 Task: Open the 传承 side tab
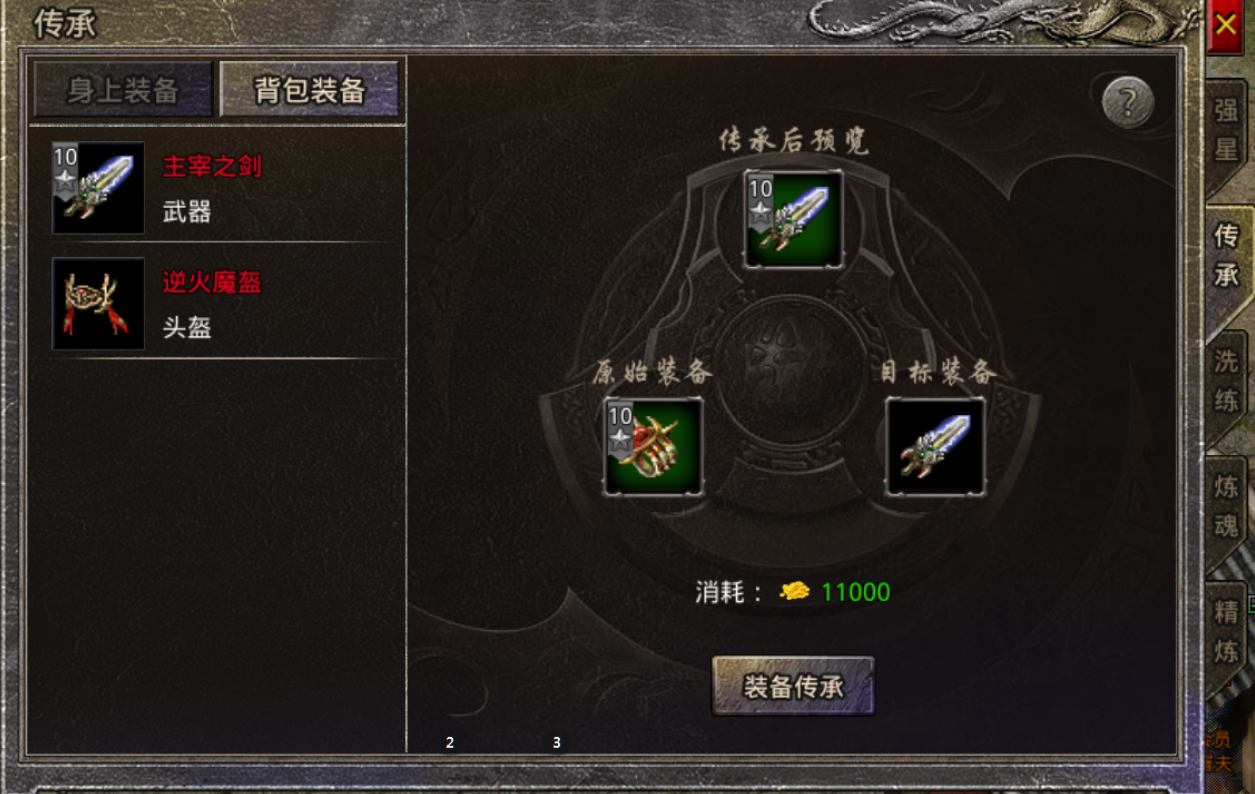point(1227,256)
